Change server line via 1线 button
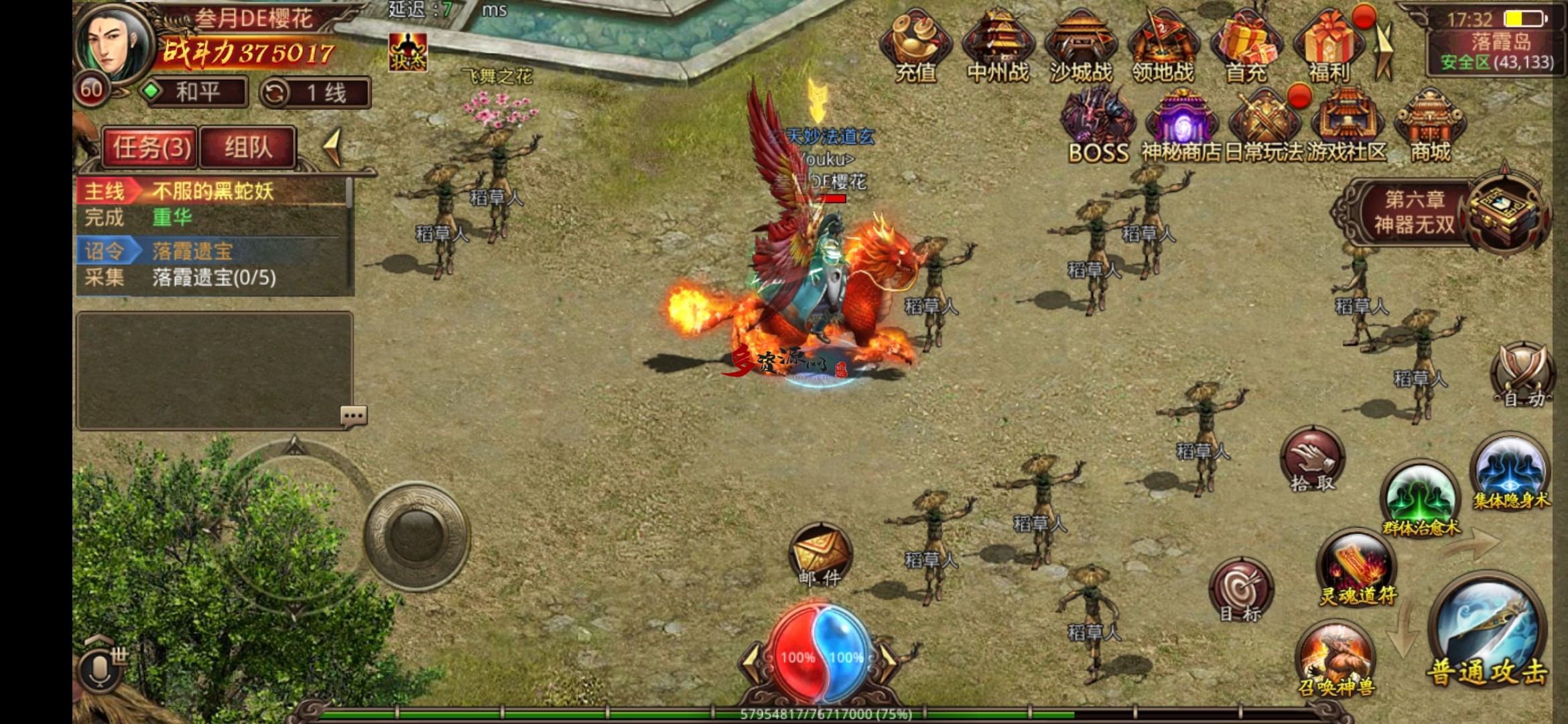This screenshot has height=724, width=1568. pyautogui.click(x=316, y=93)
